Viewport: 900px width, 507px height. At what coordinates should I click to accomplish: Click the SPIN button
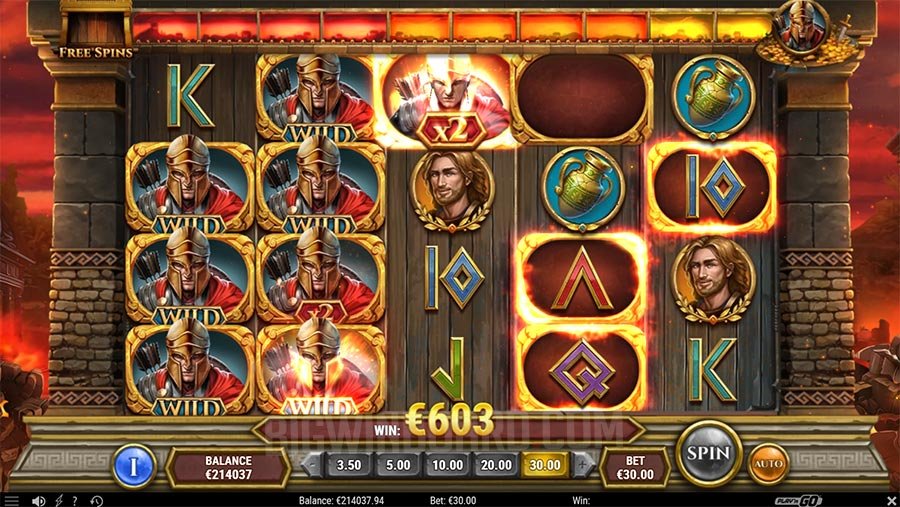click(709, 453)
